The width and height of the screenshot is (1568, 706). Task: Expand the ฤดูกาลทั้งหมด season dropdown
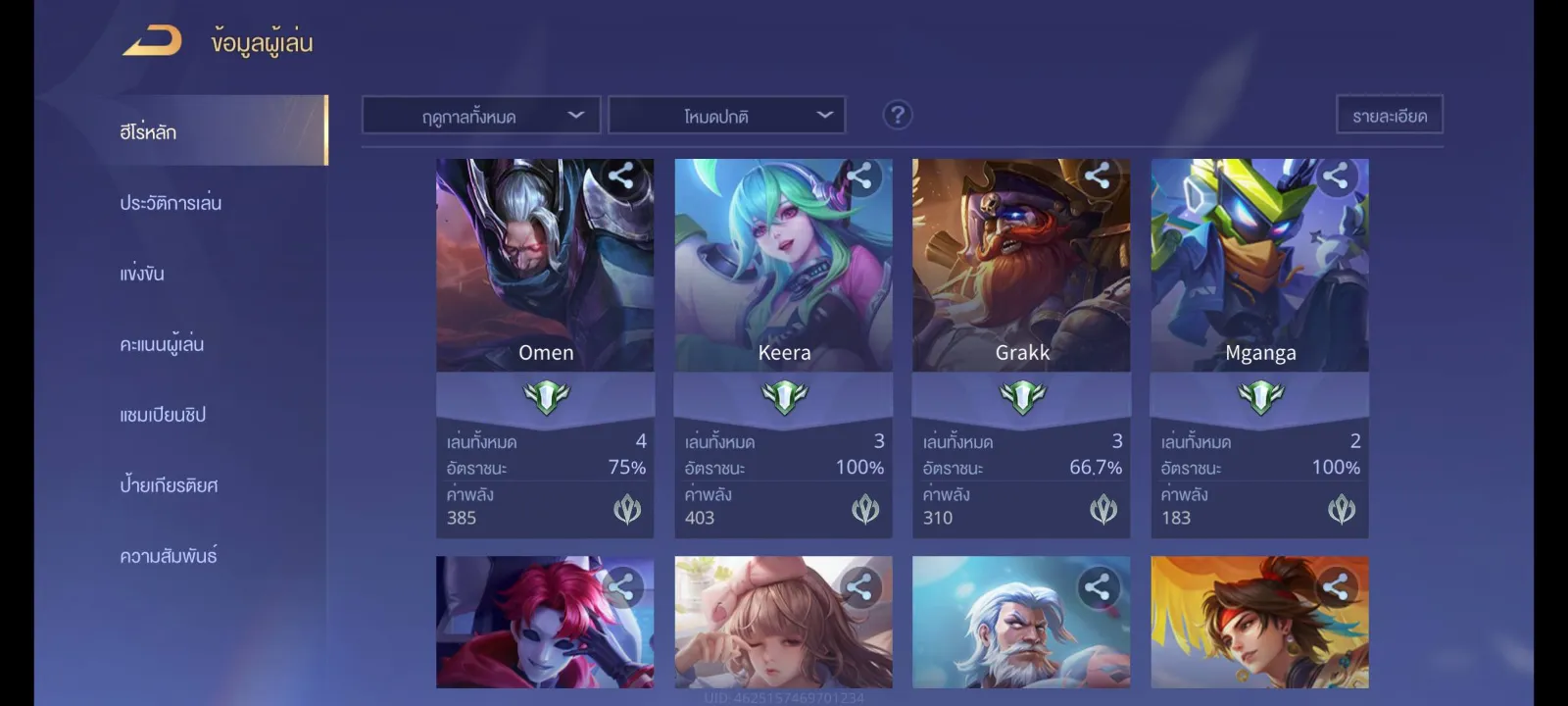point(481,116)
